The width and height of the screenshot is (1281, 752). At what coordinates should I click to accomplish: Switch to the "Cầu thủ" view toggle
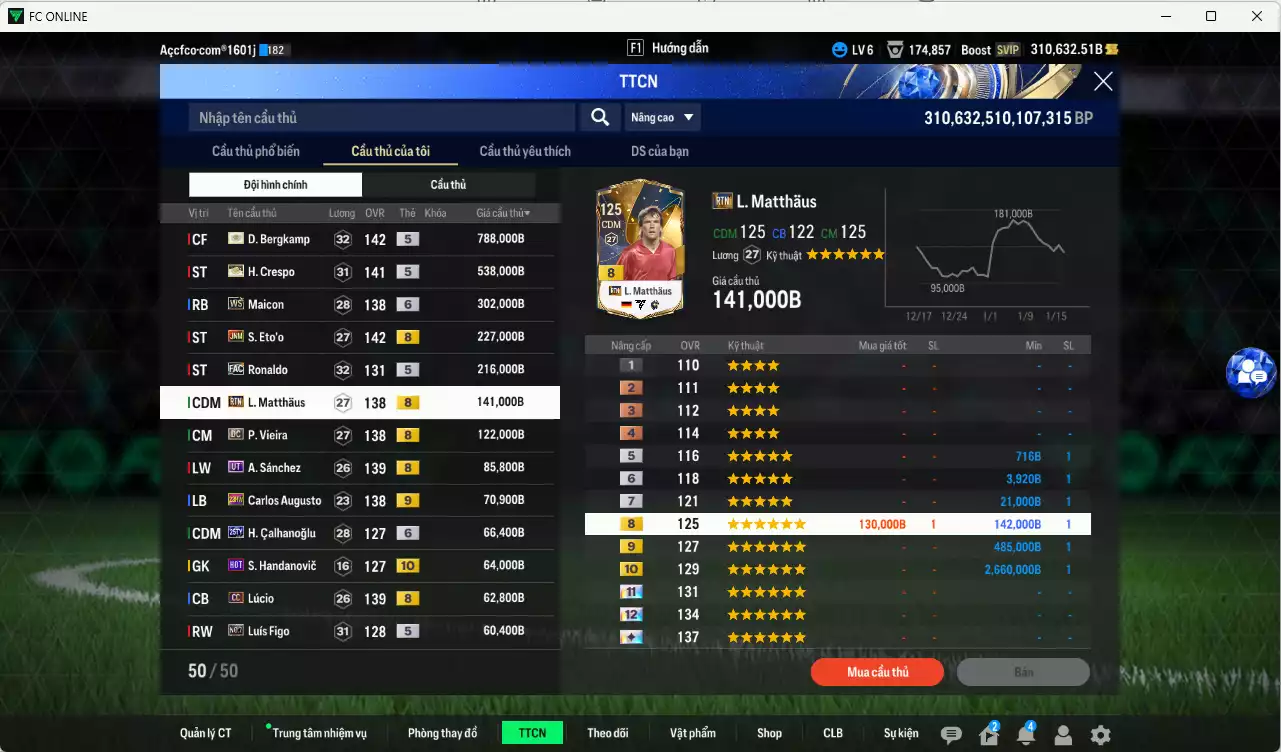click(x=448, y=184)
